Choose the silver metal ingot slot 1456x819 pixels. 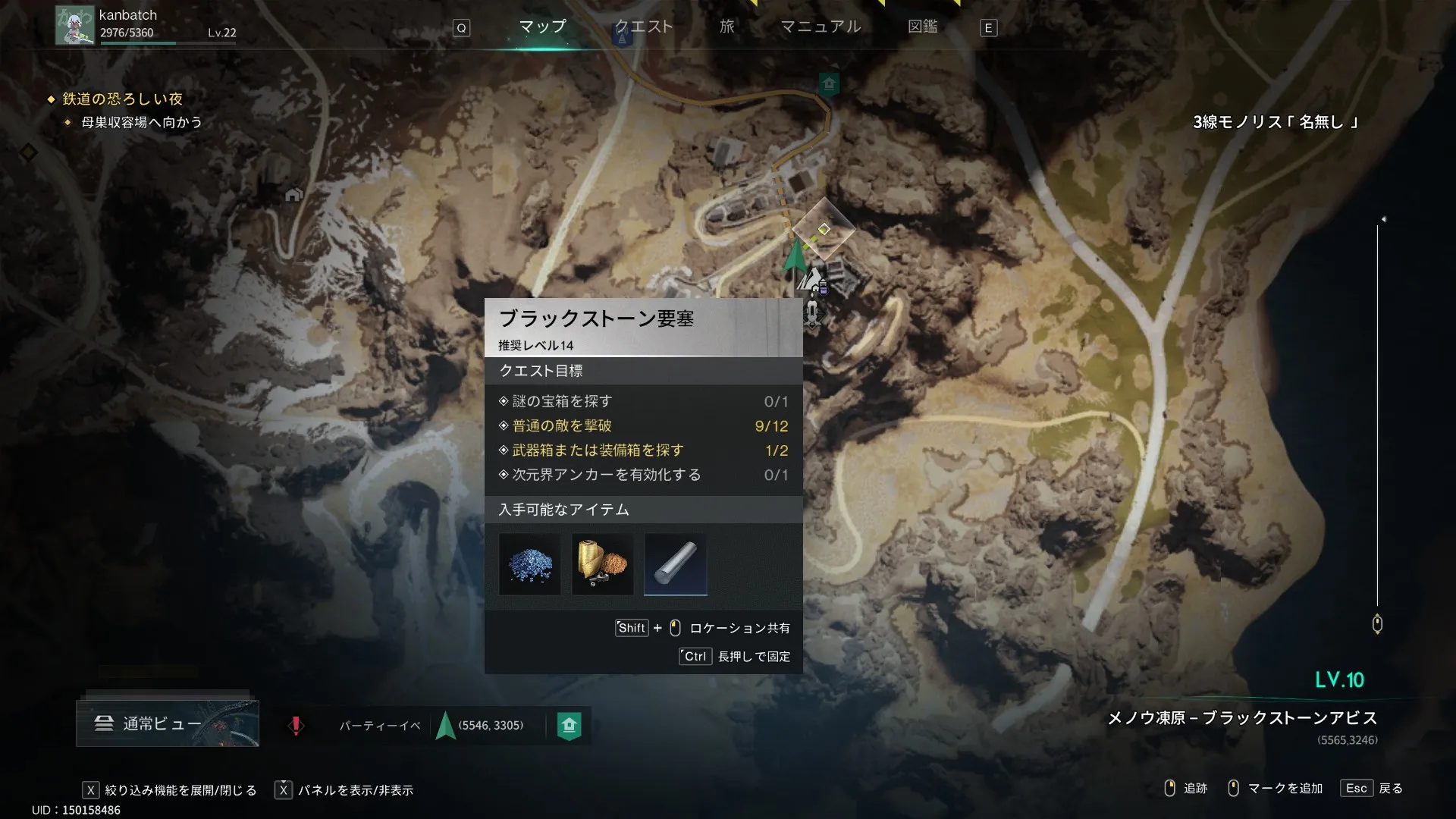(x=676, y=565)
